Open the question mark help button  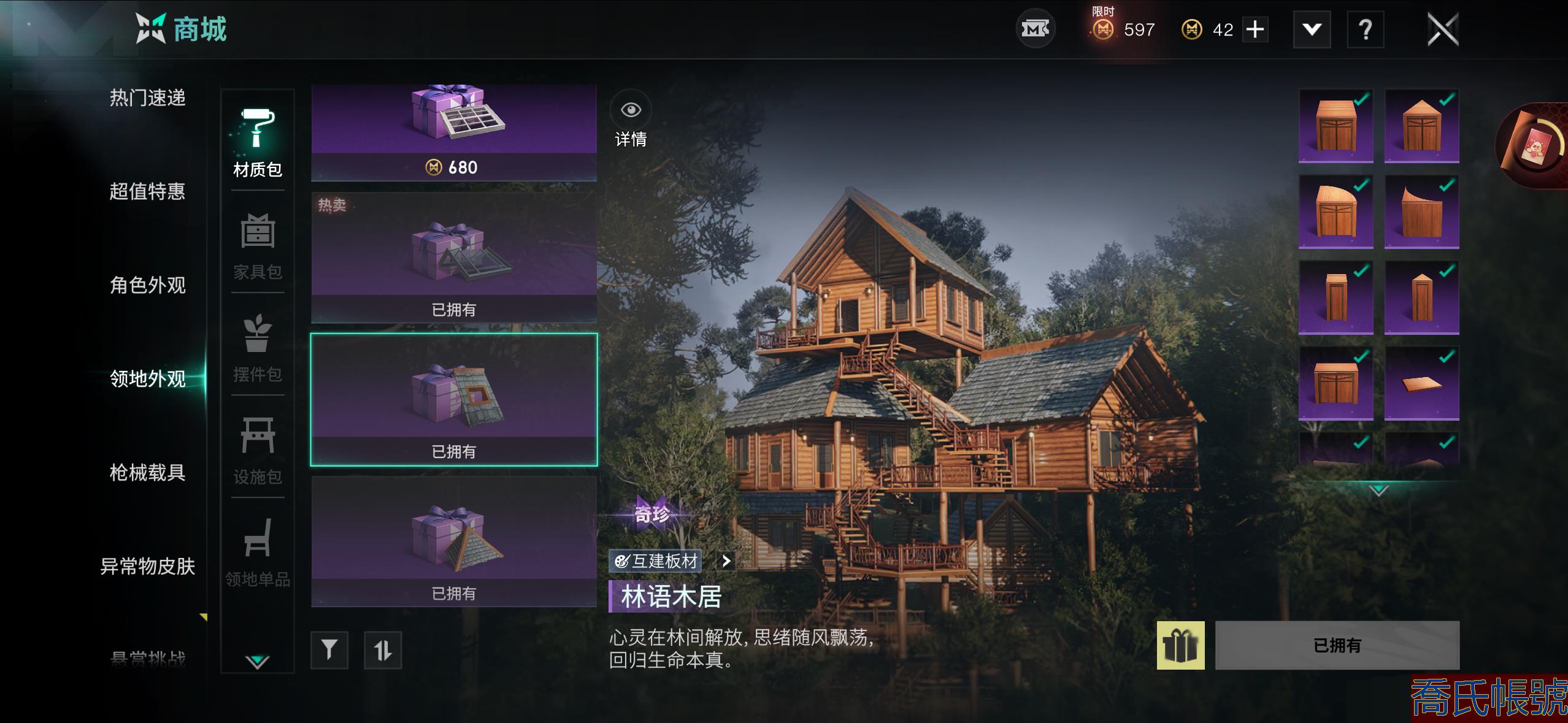[1365, 29]
